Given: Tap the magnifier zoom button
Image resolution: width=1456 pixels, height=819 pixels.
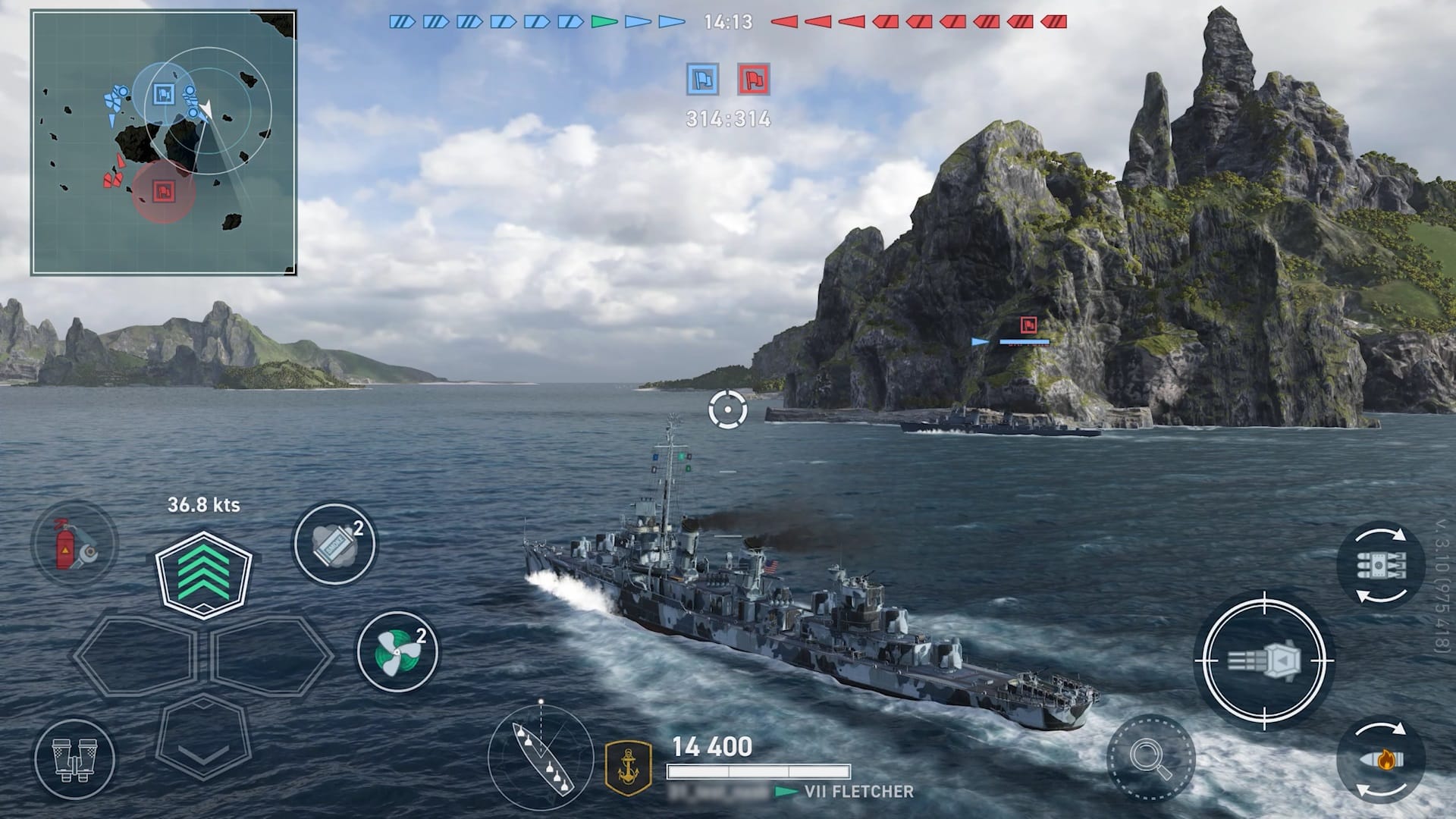Looking at the screenshot, I should (x=1150, y=758).
